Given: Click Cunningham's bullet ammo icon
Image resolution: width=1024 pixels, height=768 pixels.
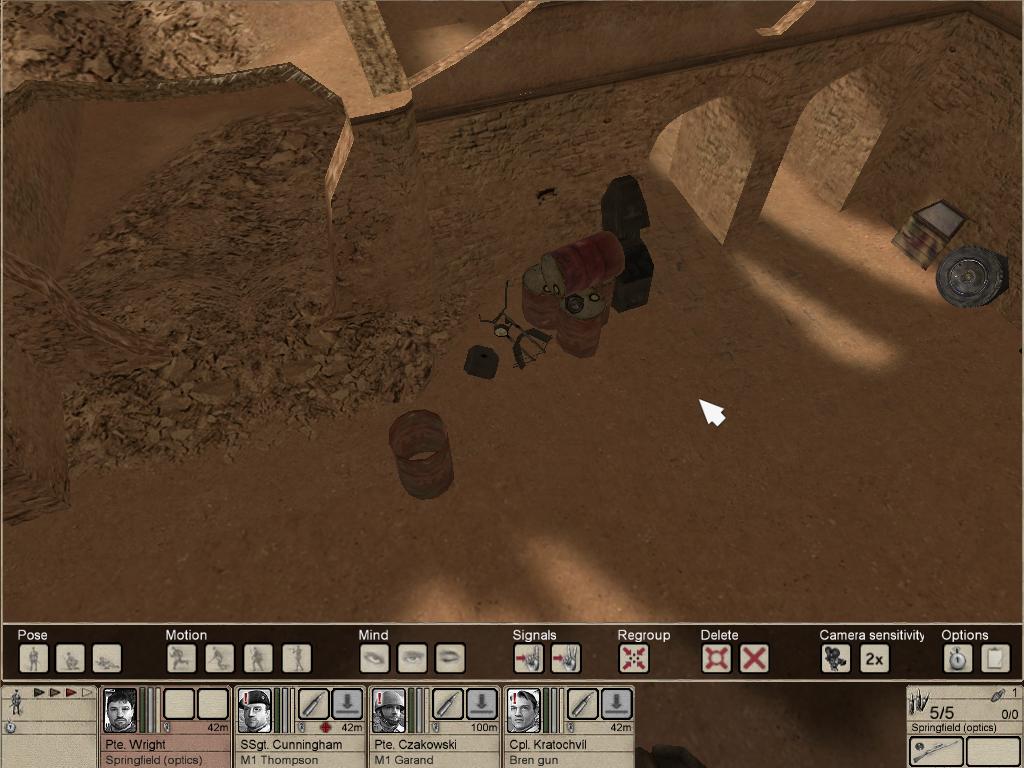Looking at the screenshot, I should 314,704.
